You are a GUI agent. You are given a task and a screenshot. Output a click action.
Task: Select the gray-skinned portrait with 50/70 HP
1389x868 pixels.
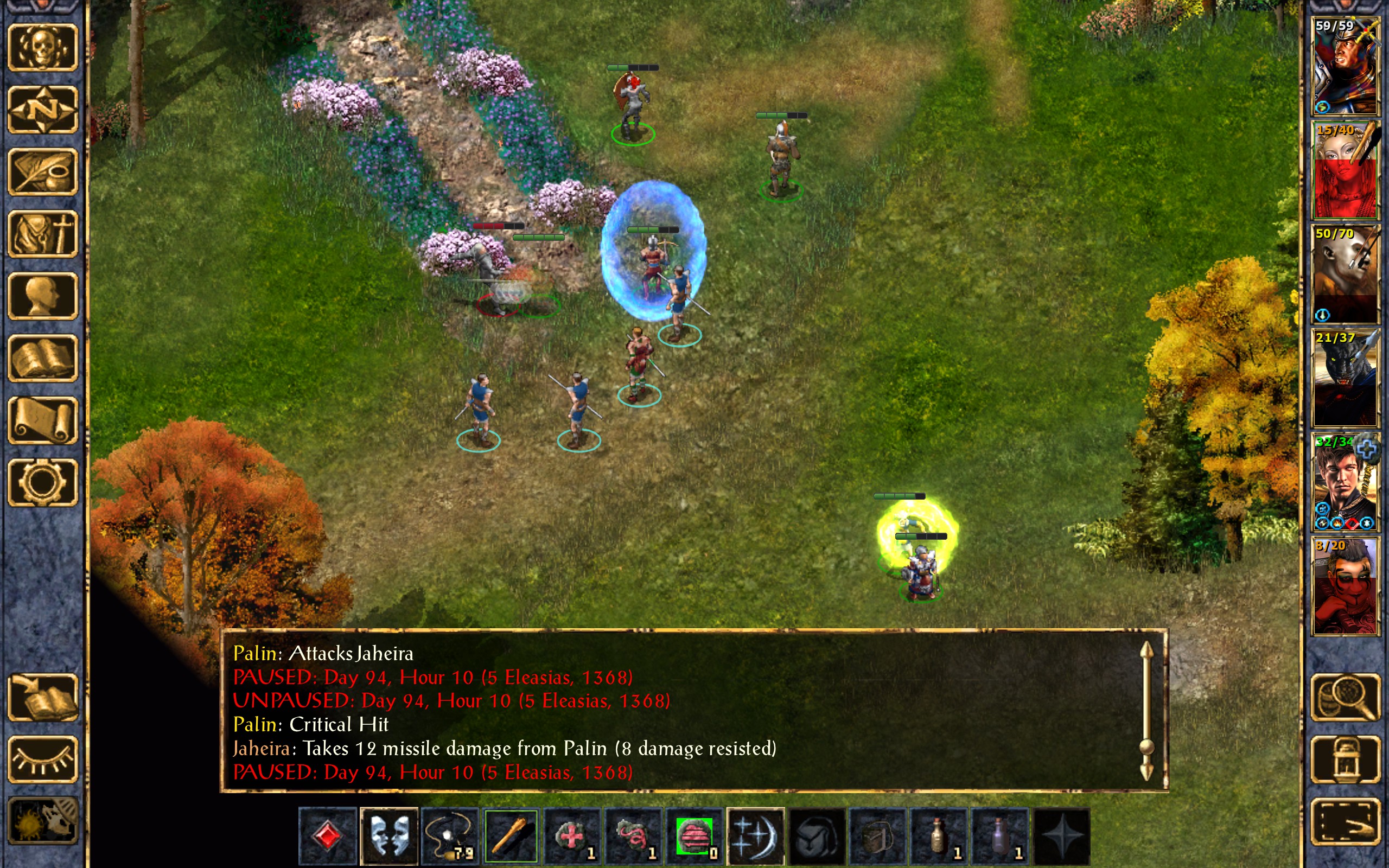click(1345, 274)
